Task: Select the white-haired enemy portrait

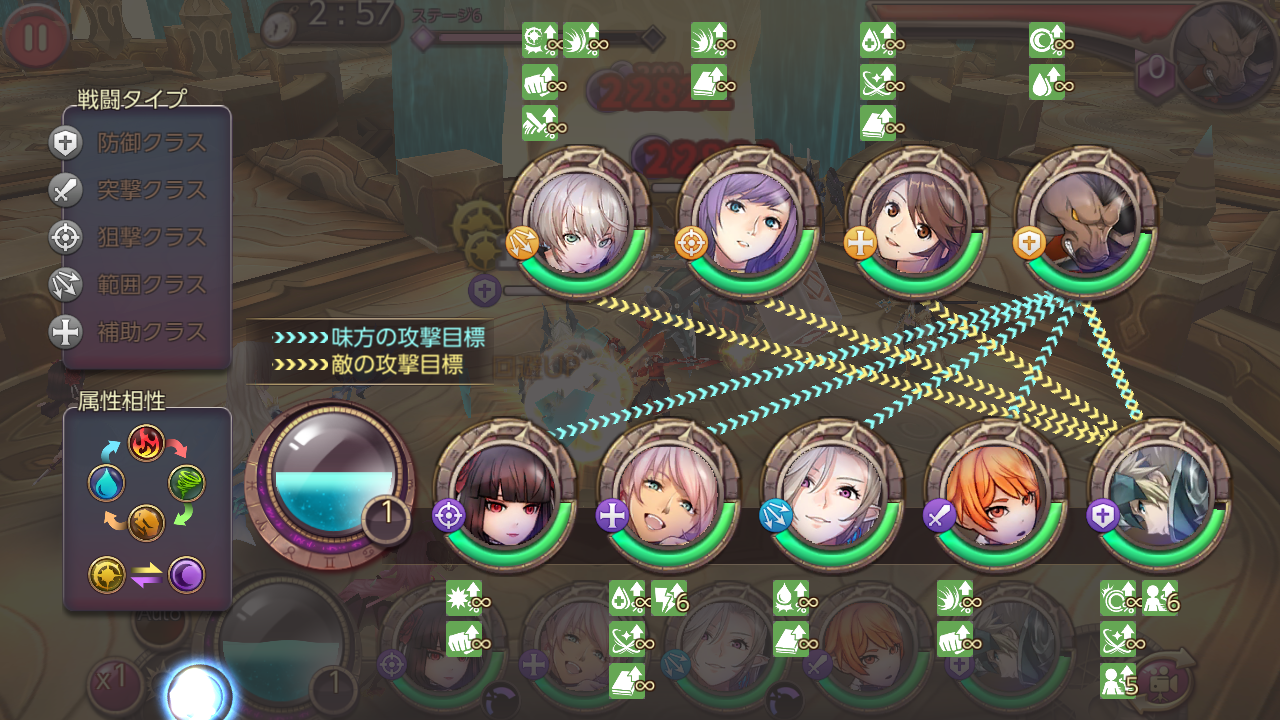Action: tap(578, 222)
